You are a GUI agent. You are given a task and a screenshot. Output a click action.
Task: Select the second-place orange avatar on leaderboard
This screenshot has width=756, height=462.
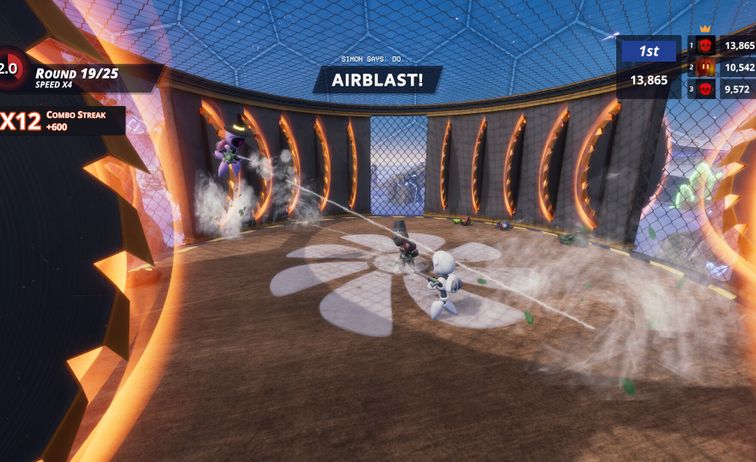tap(705, 67)
